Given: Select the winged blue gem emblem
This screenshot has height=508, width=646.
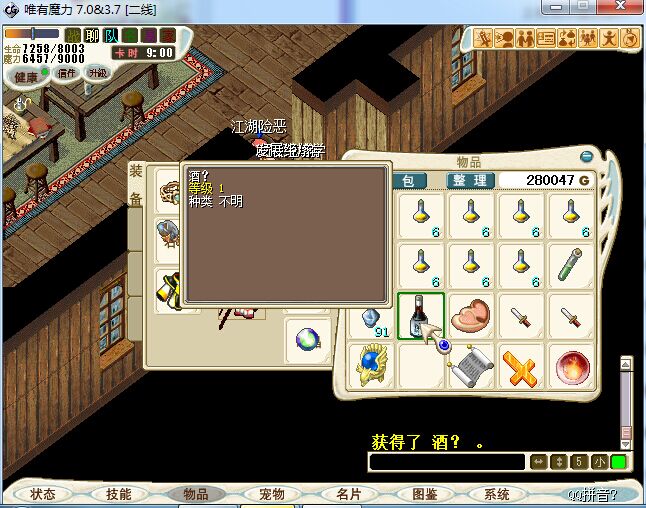Looking at the screenshot, I should click(371, 366).
